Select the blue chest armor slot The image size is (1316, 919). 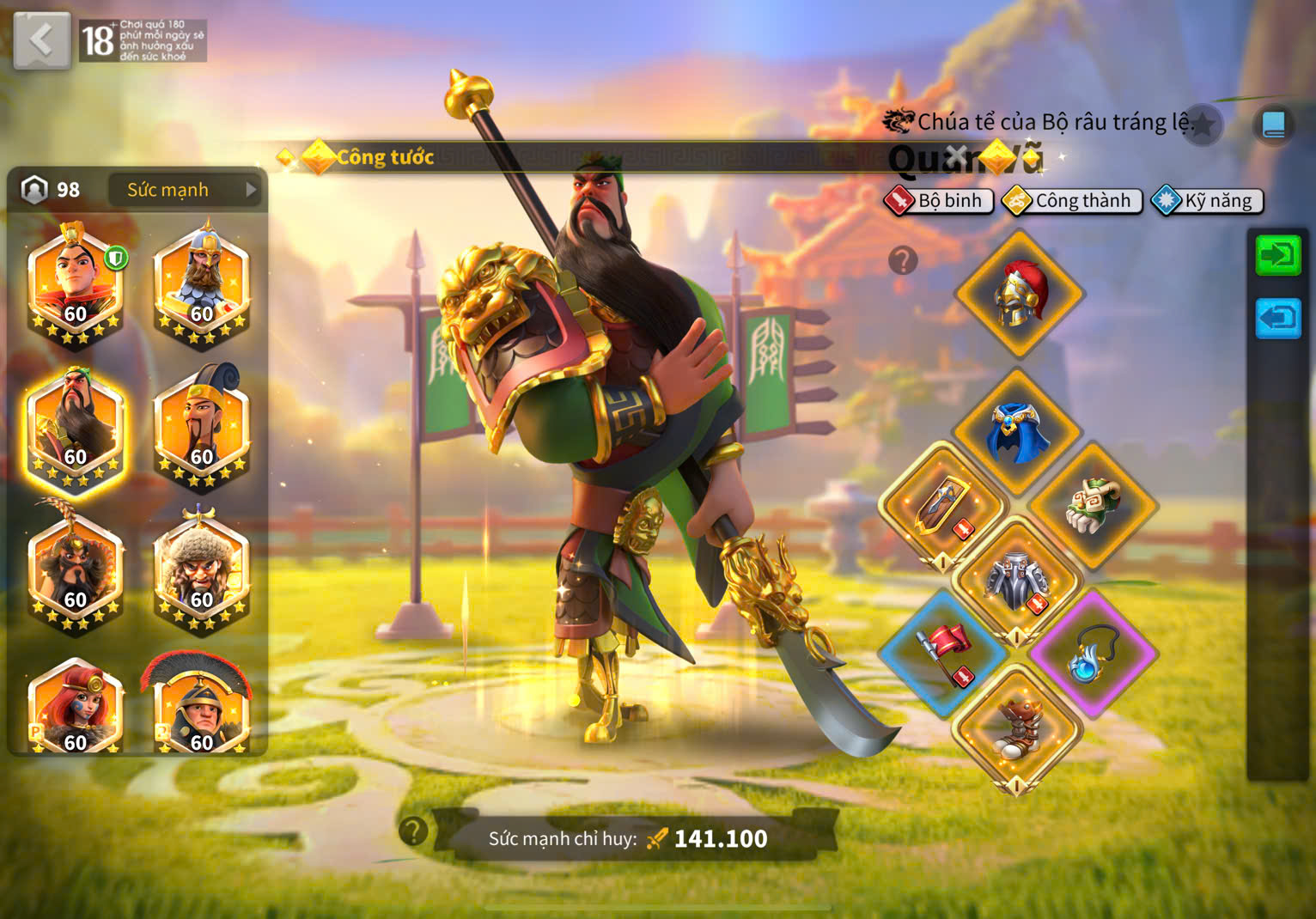(1019, 431)
